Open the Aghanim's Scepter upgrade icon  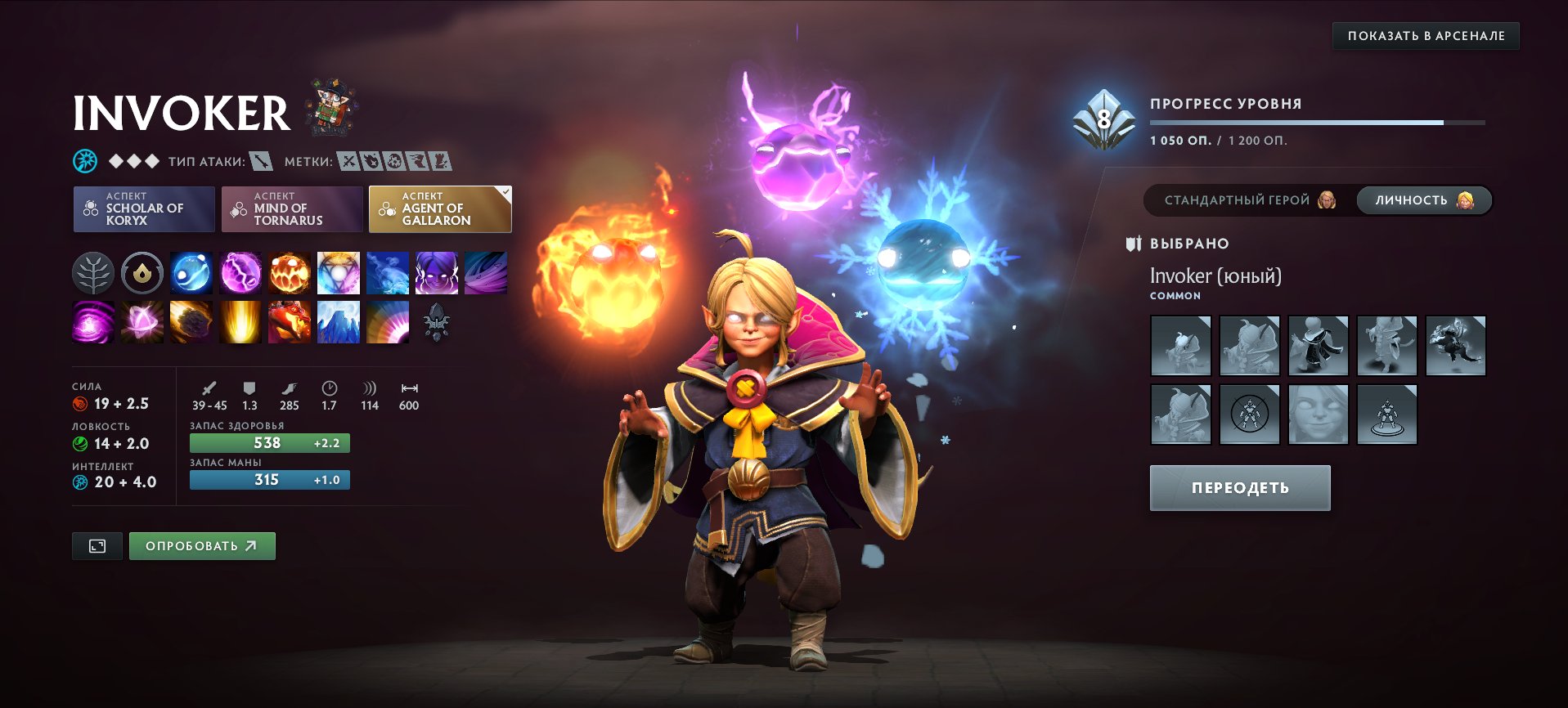tap(436, 322)
